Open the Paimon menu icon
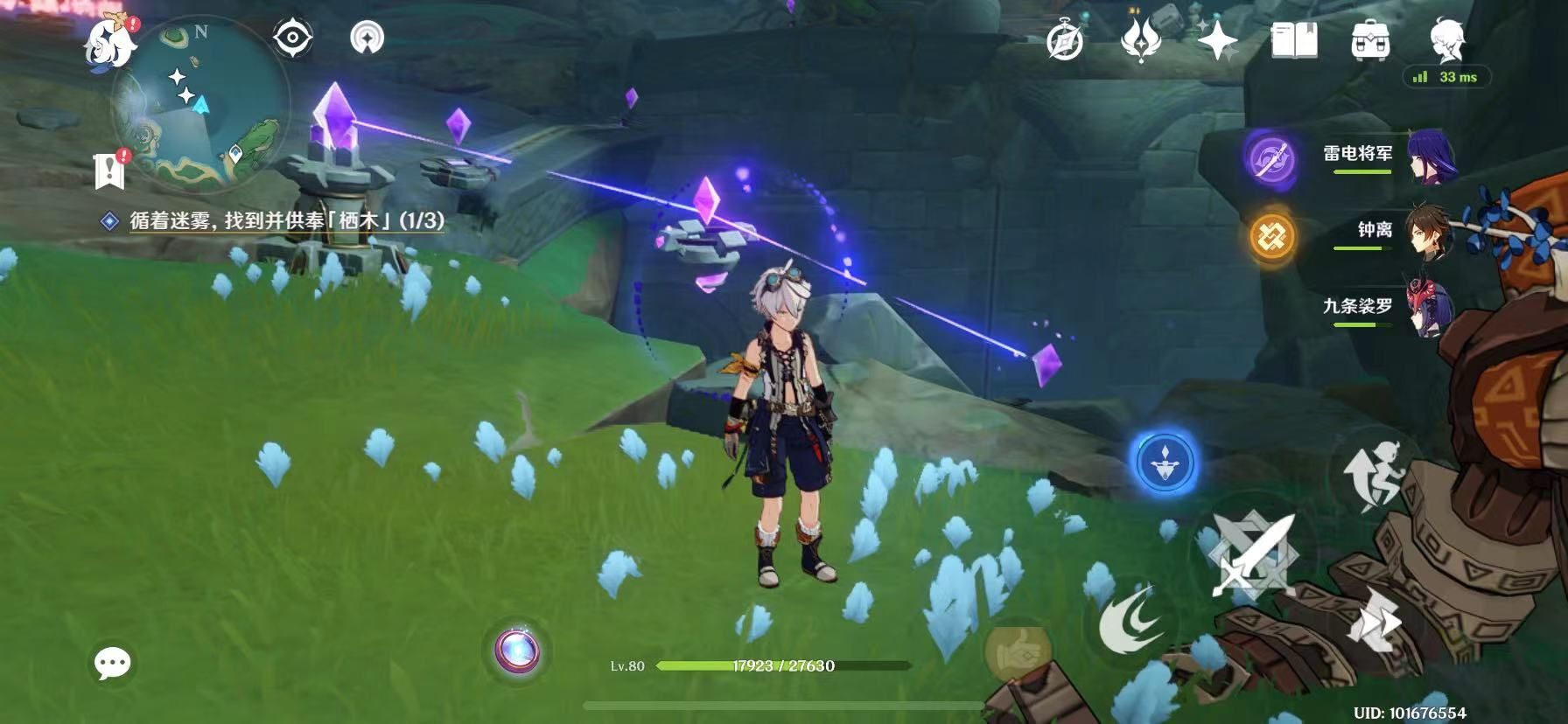Viewport: 1568px width, 724px height. [111, 41]
